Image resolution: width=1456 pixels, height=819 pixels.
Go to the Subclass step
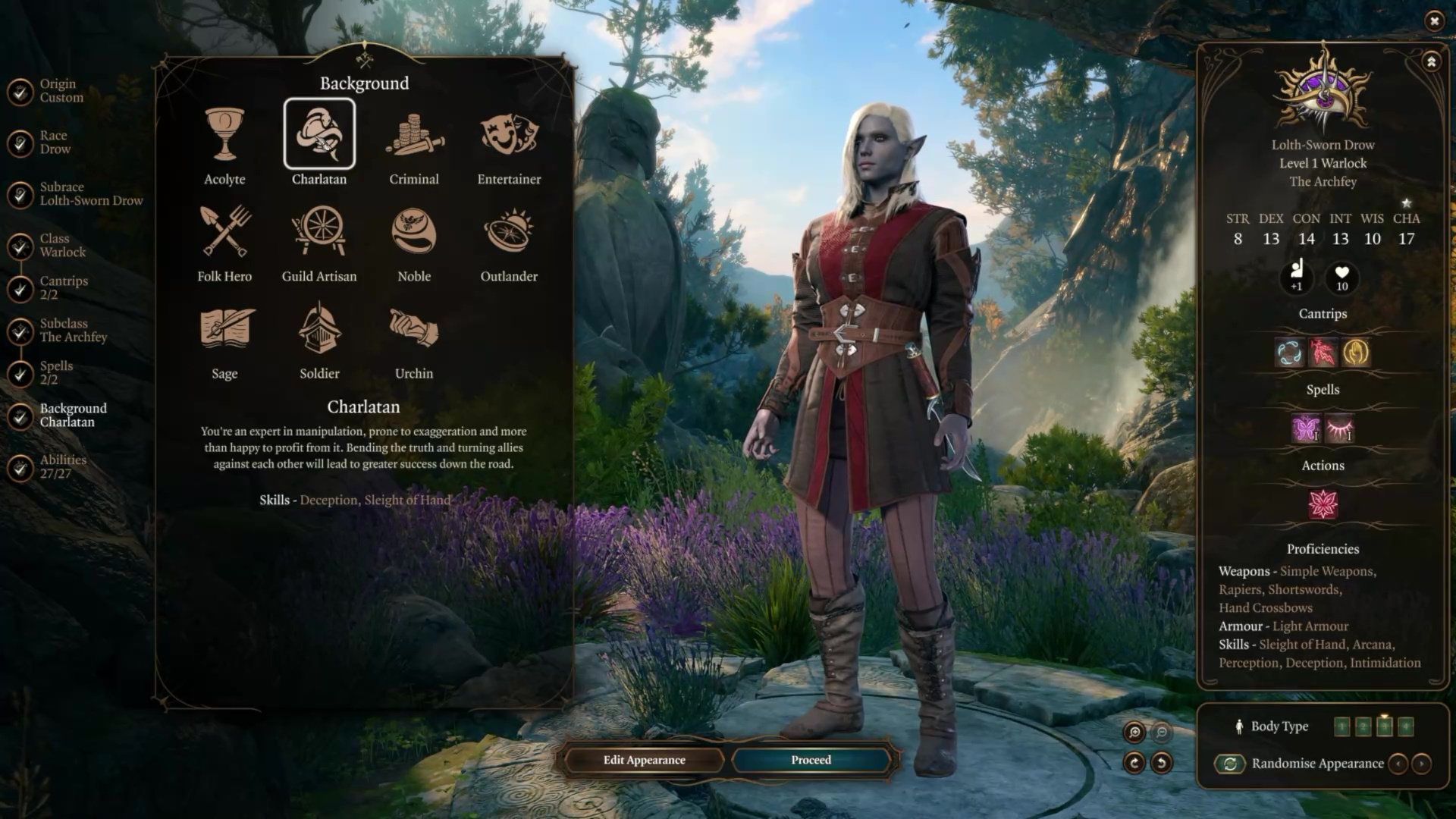71,331
